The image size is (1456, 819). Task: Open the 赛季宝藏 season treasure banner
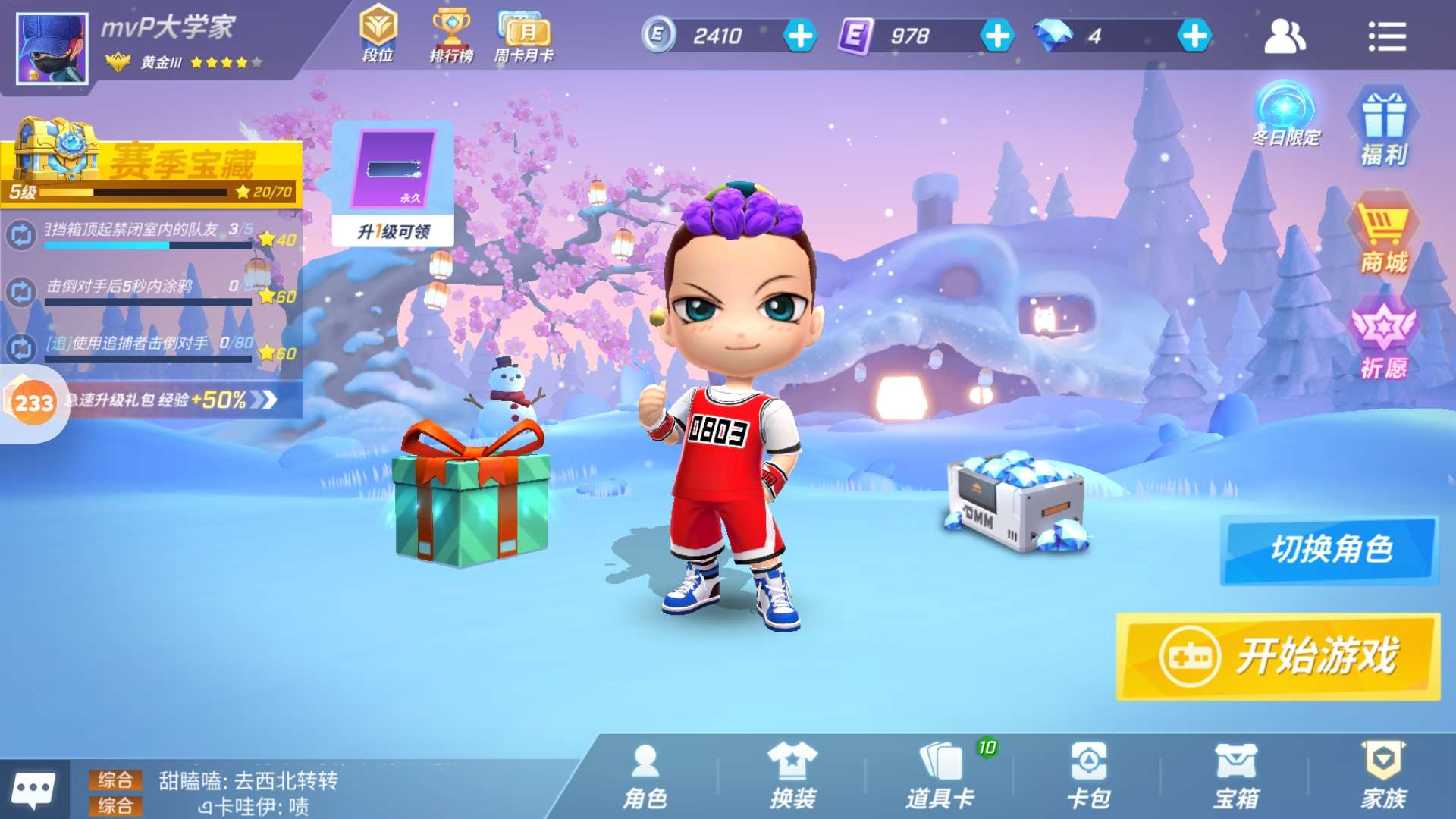click(152, 163)
